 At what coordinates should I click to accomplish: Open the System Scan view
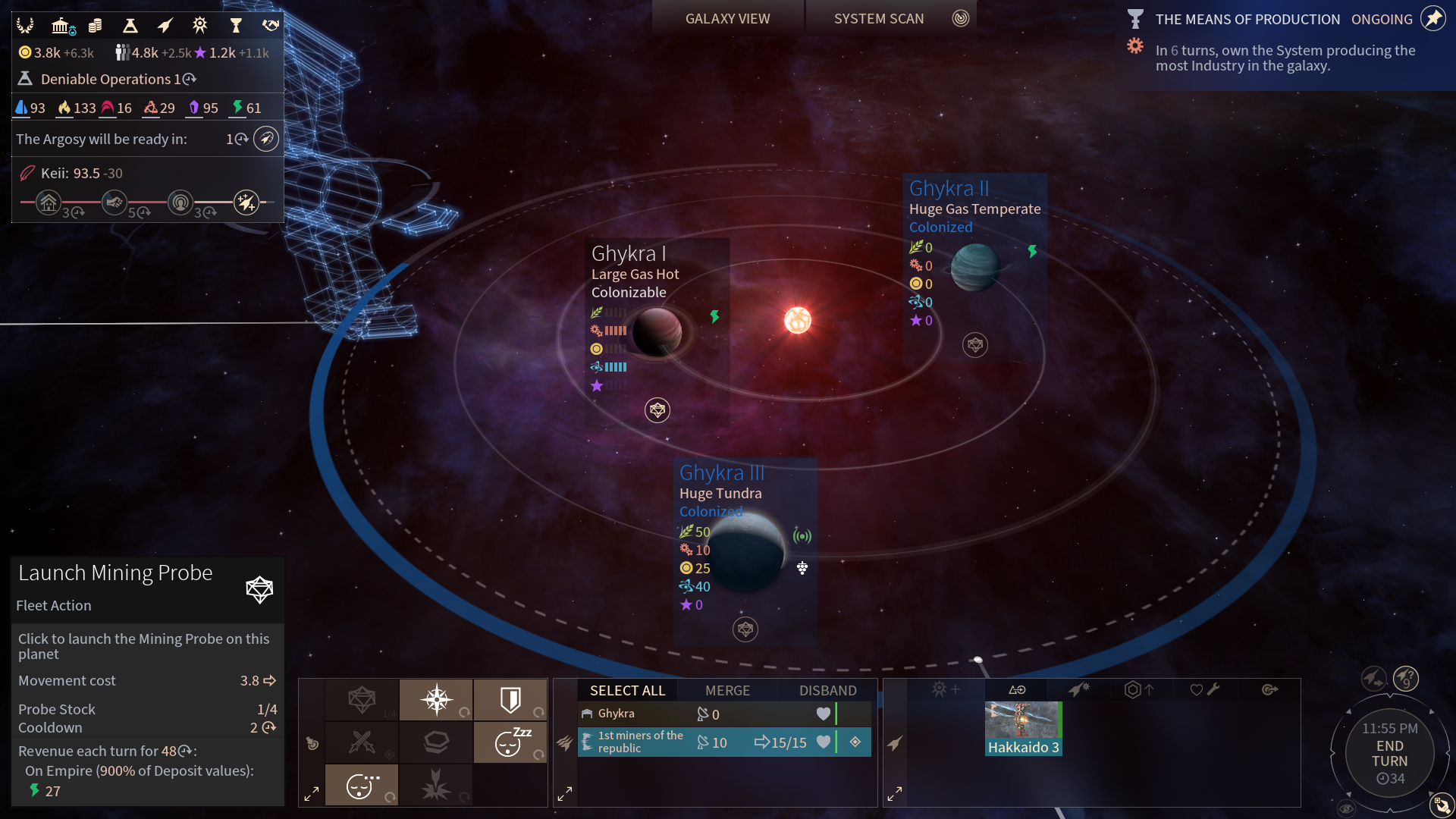pyautogui.click(x=879, y=19)
